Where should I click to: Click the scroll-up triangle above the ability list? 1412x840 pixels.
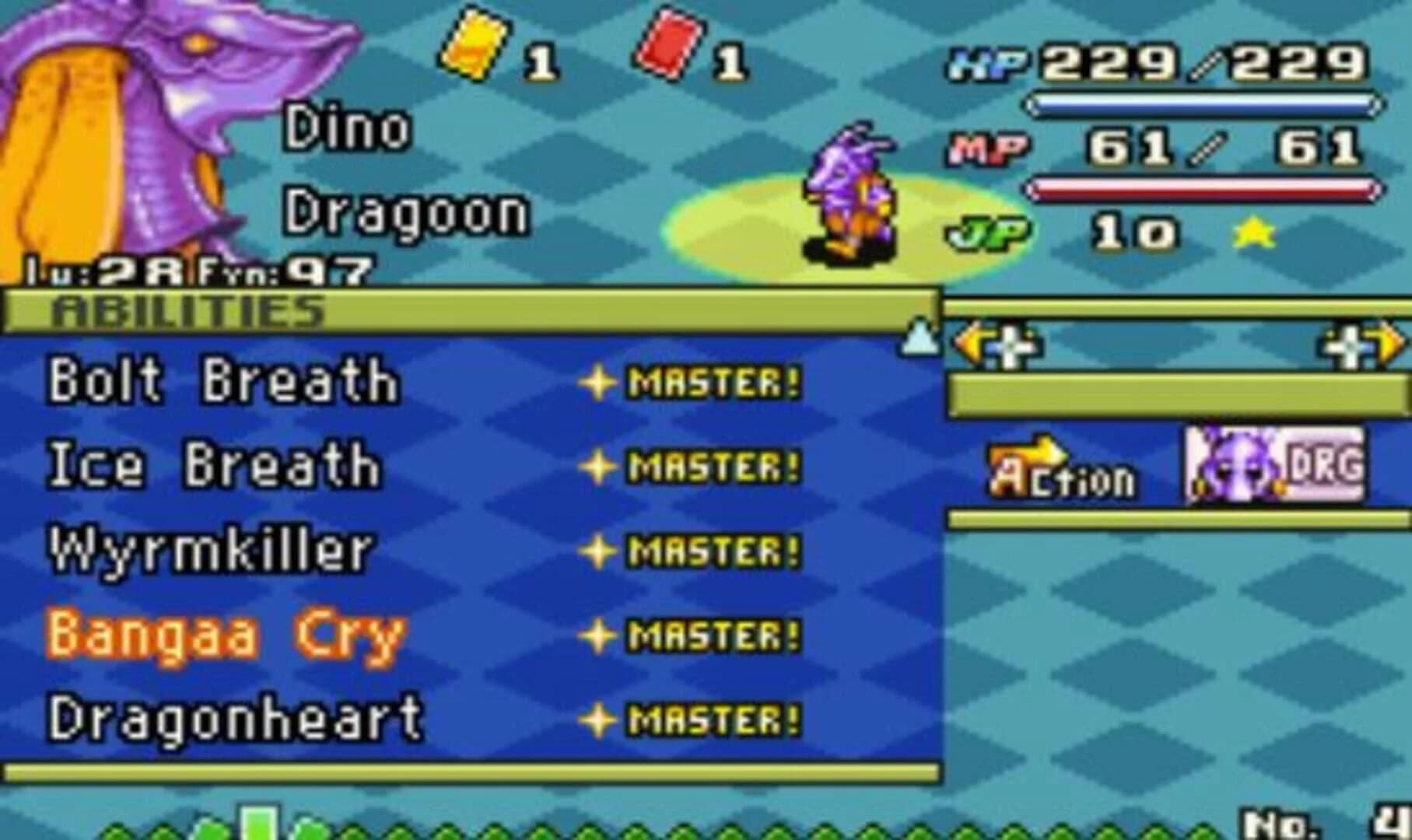919,336
